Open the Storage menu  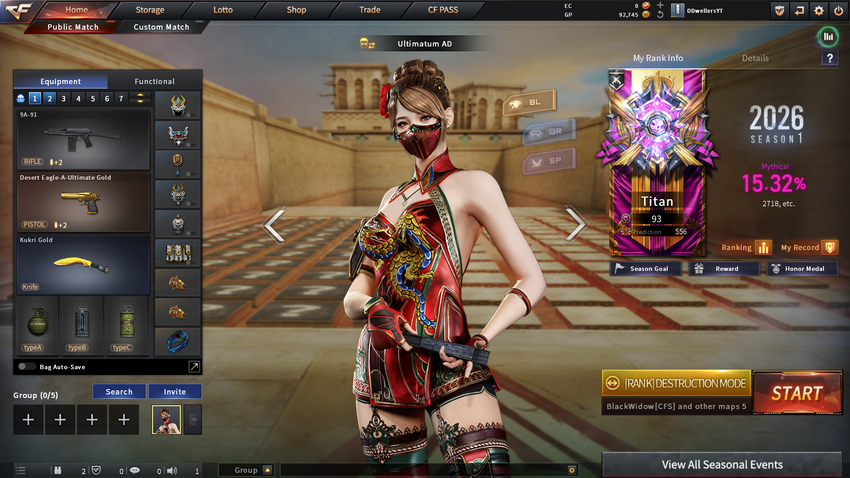point(150,9)
